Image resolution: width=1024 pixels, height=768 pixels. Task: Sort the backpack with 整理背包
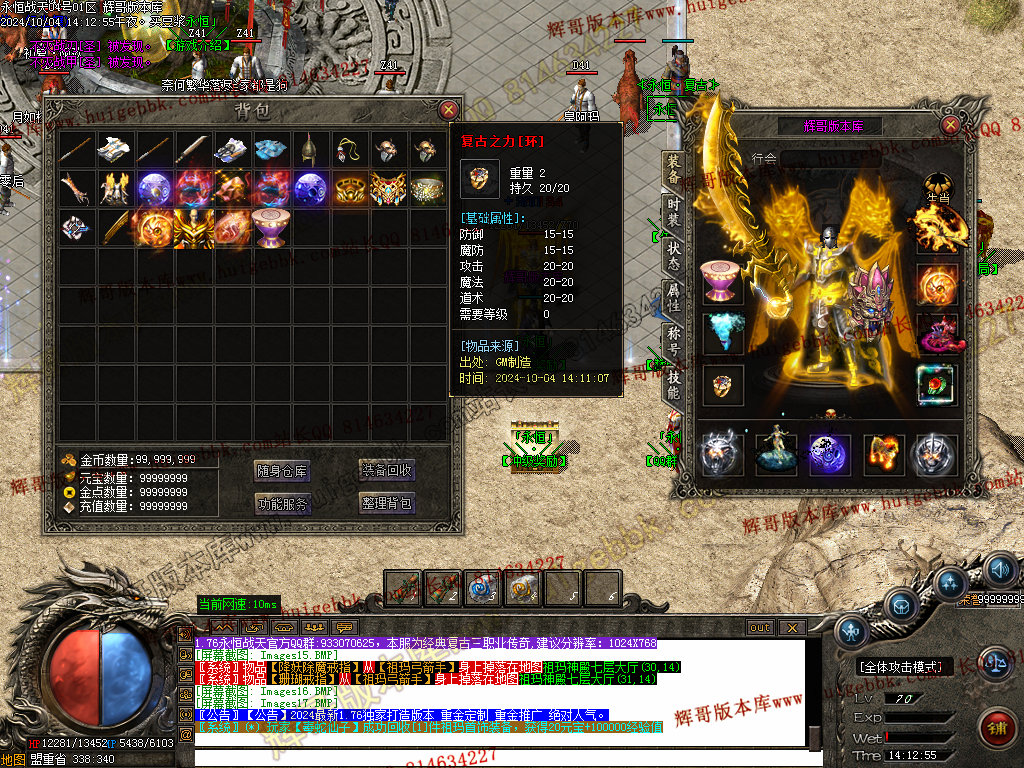(387, 503)
